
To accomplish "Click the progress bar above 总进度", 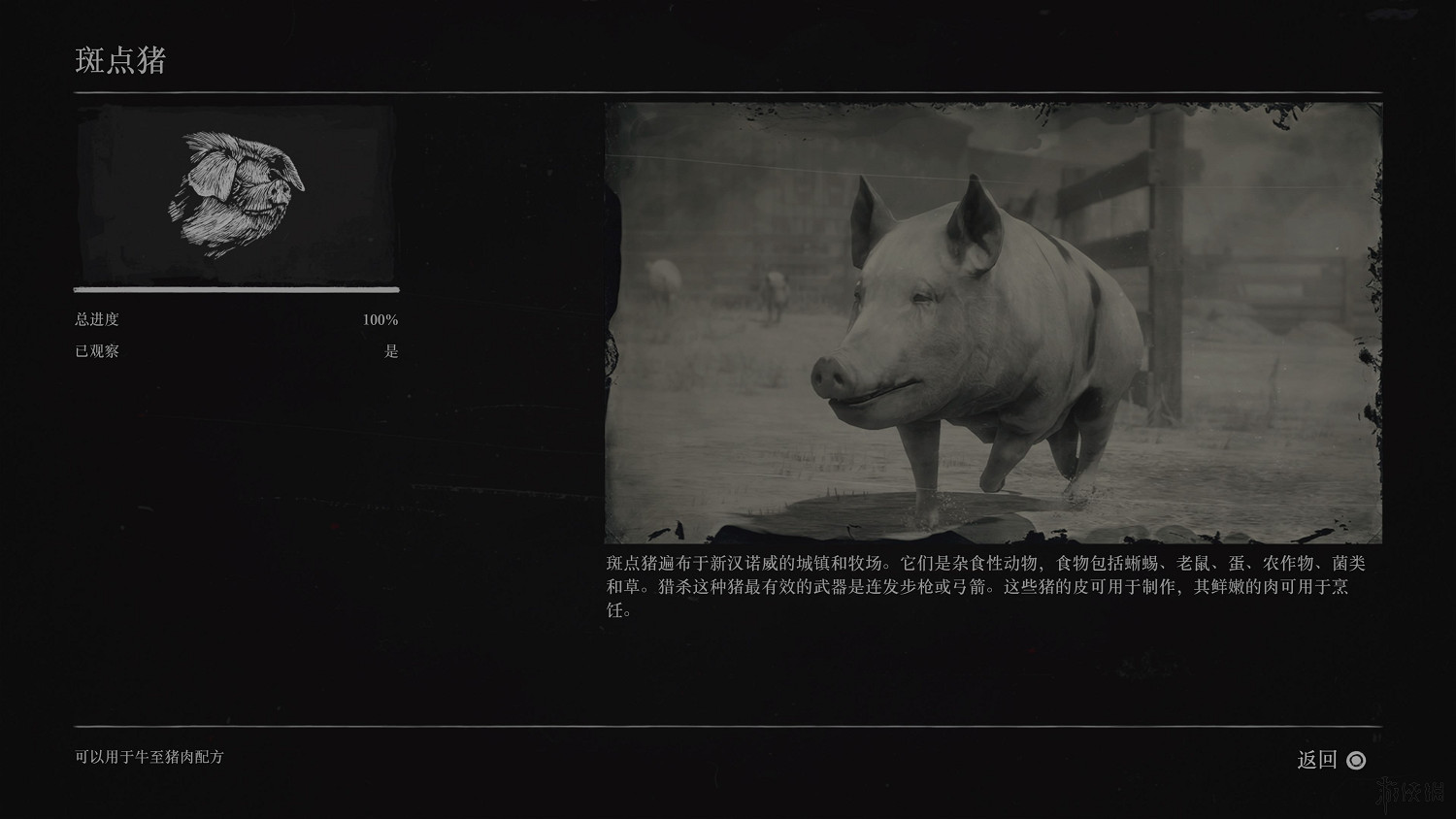I will (236, 289).
